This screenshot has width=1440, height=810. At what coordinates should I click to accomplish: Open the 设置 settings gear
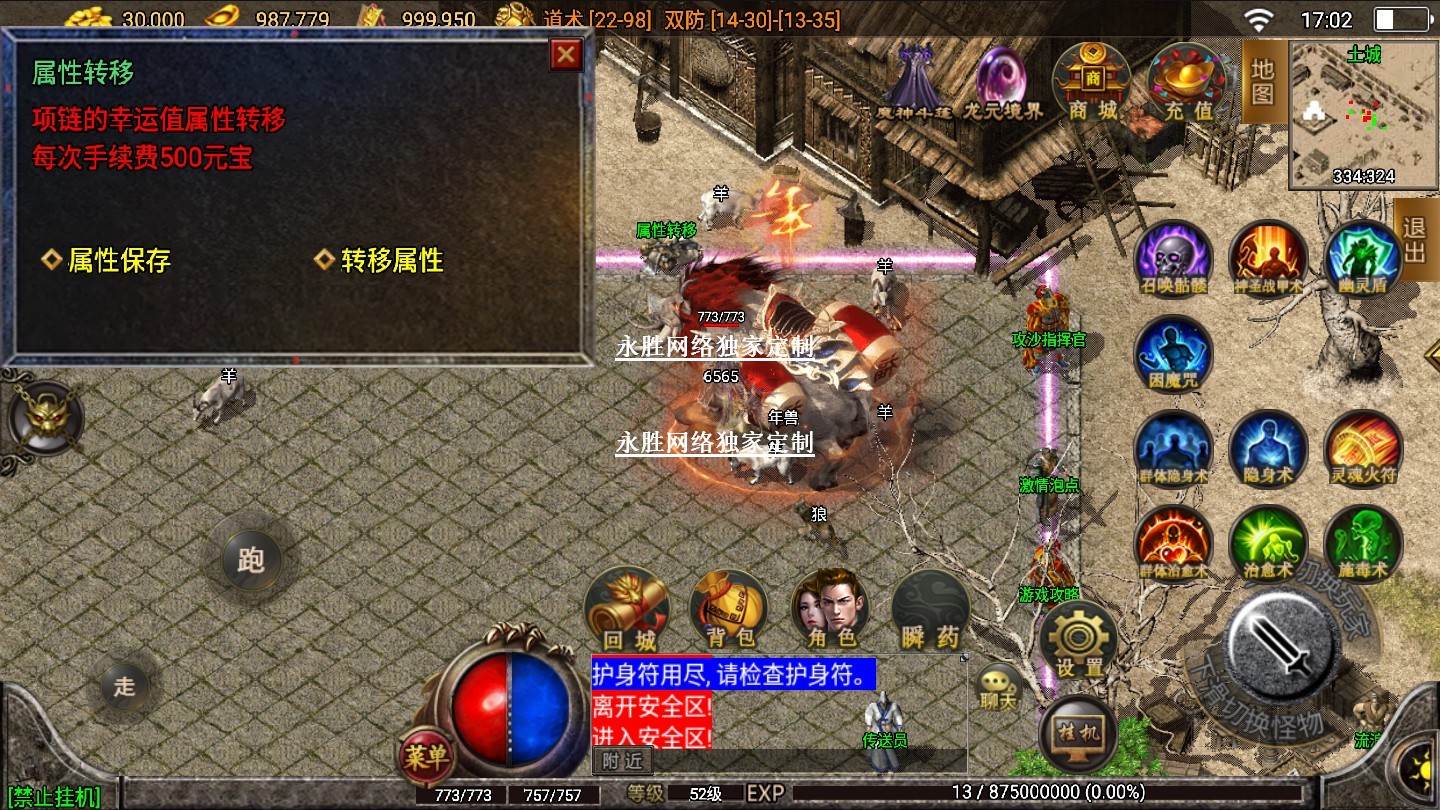1079,641
